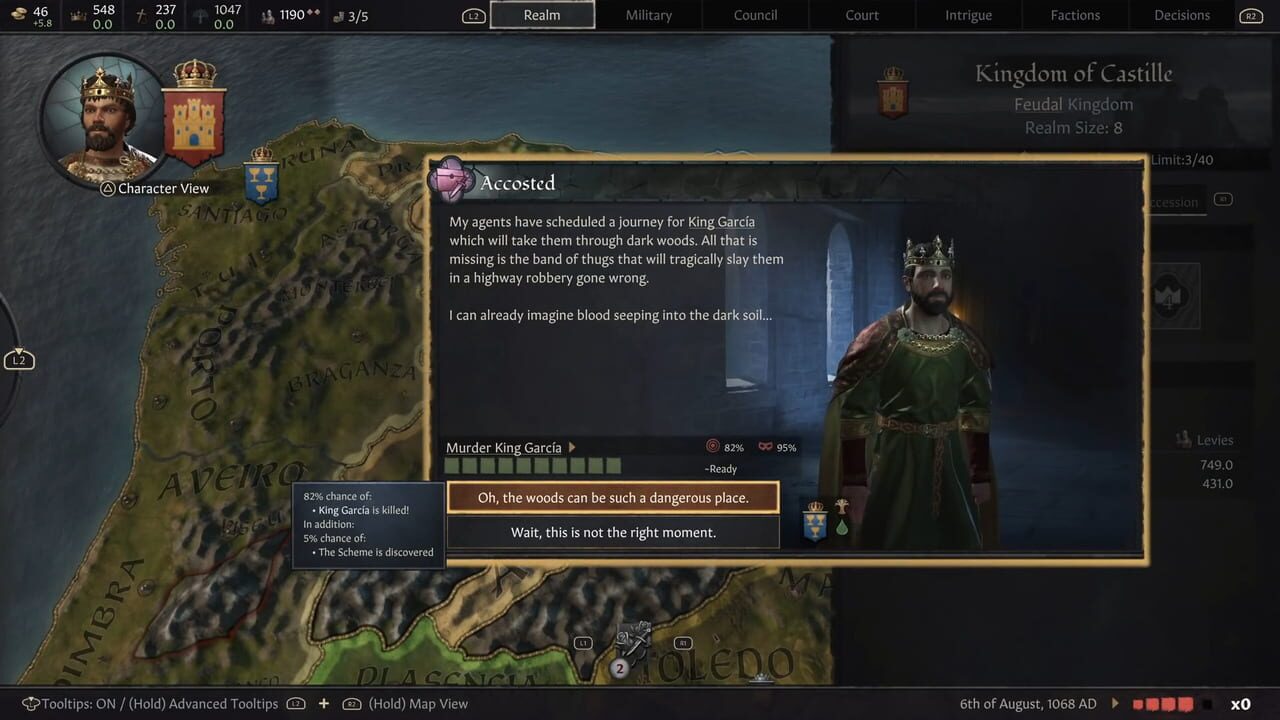The image size is (1280, 720).
Task: Click King García's name link in the event
Action: pos(722,221)
